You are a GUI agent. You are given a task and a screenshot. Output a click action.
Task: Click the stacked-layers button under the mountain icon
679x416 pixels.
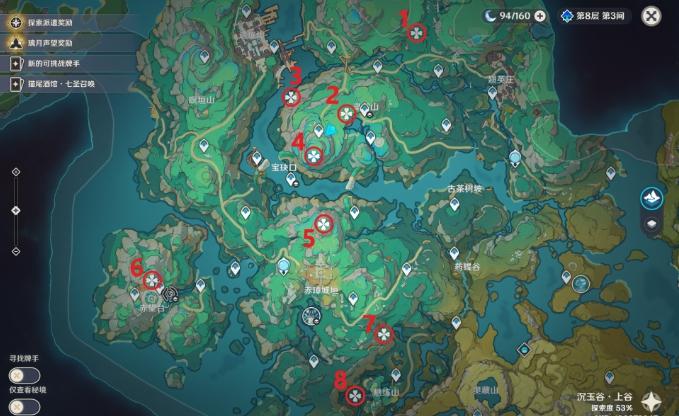click(x=651, y=224)
